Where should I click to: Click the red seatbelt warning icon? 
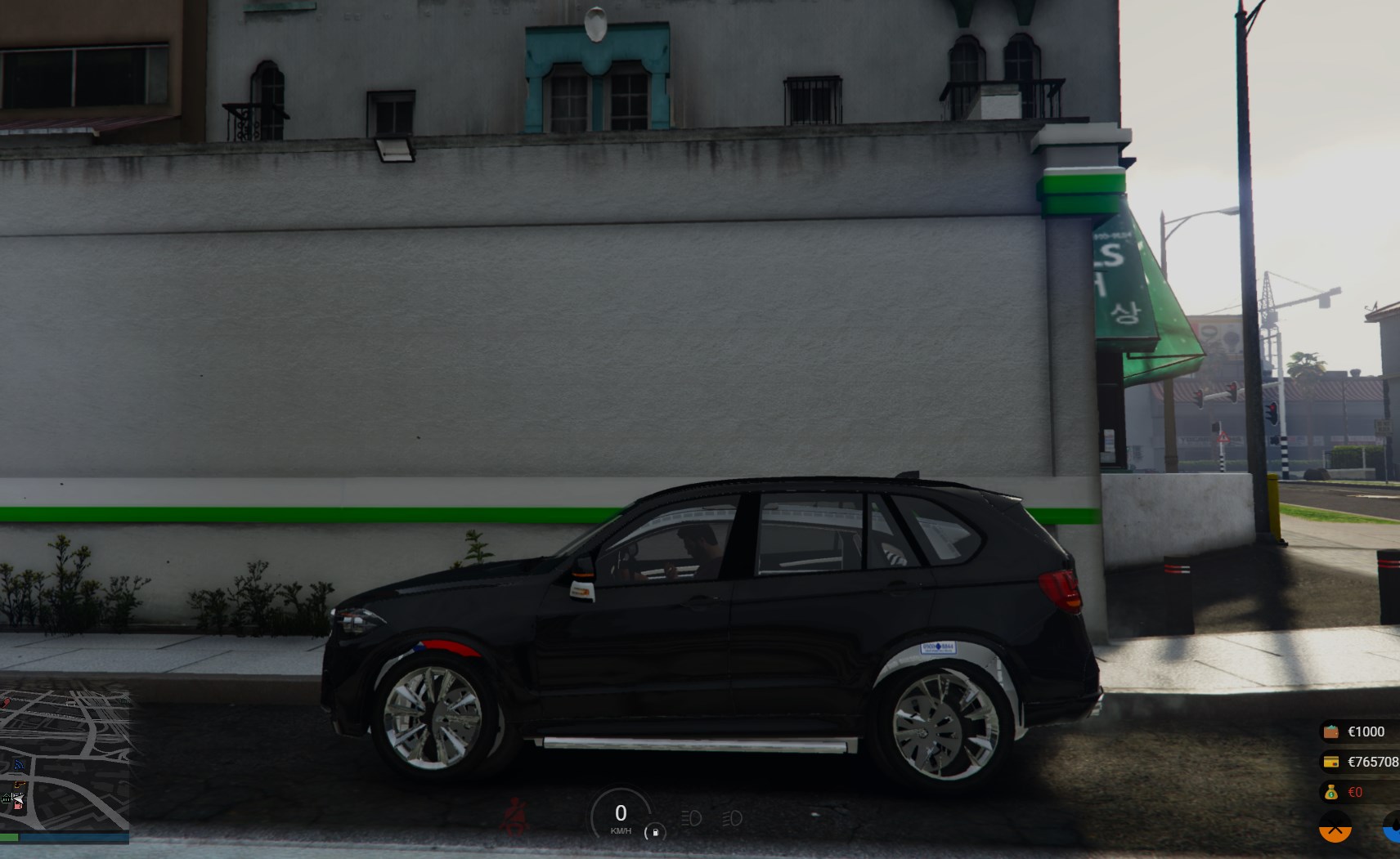click(515, 816)
